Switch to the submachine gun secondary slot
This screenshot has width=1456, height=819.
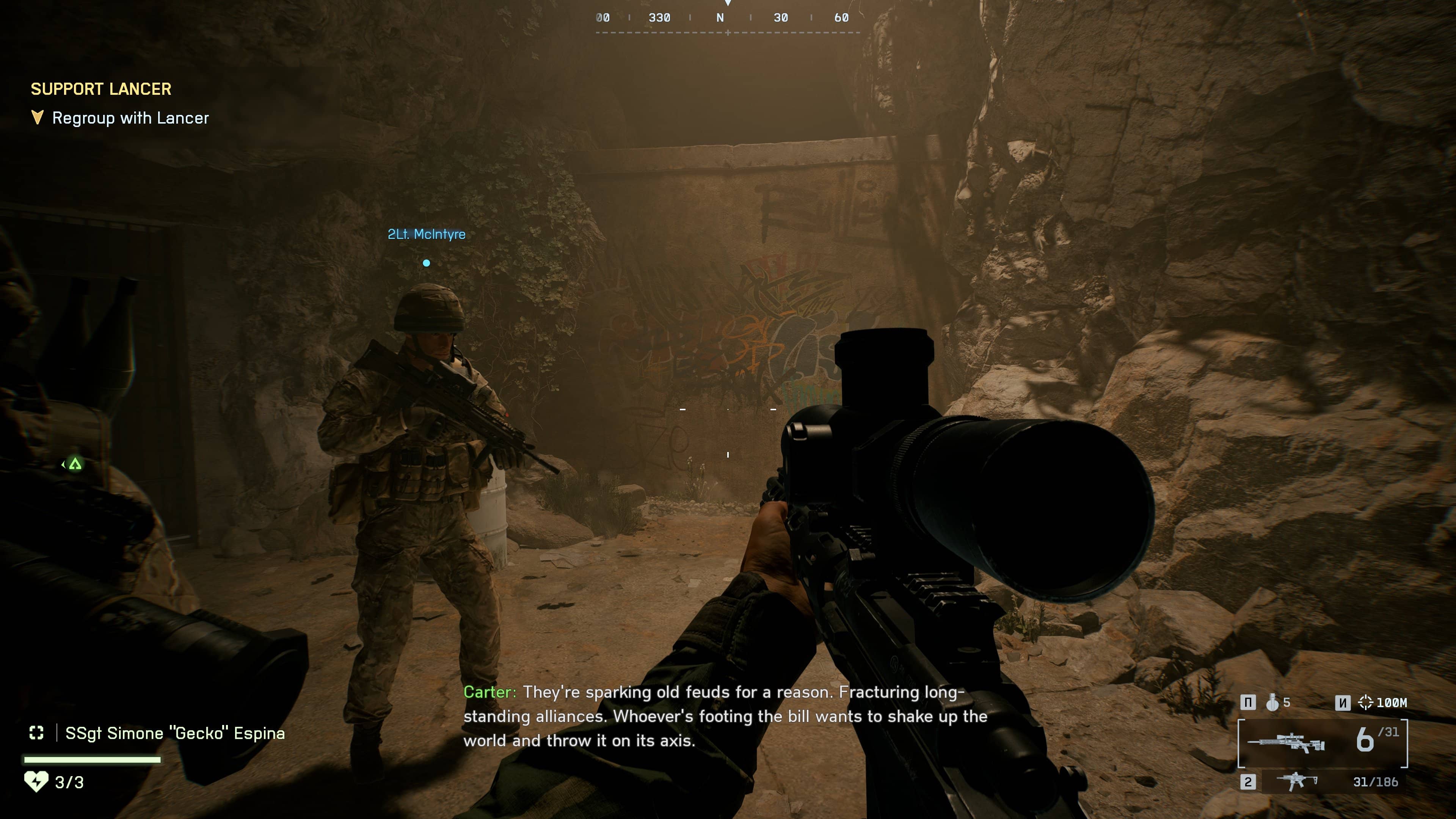point(1297,782)
